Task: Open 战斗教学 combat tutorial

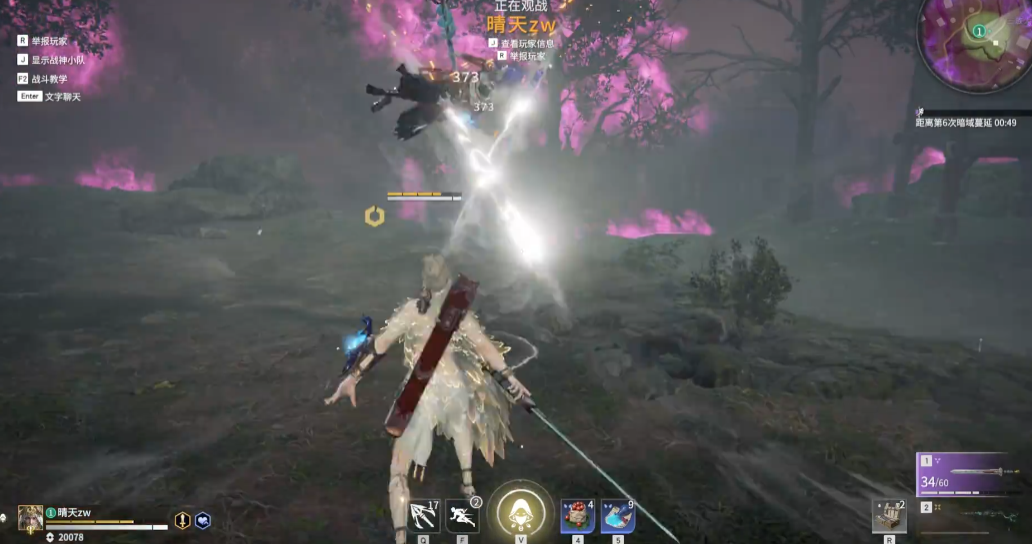Action: [x=42, y=78]
